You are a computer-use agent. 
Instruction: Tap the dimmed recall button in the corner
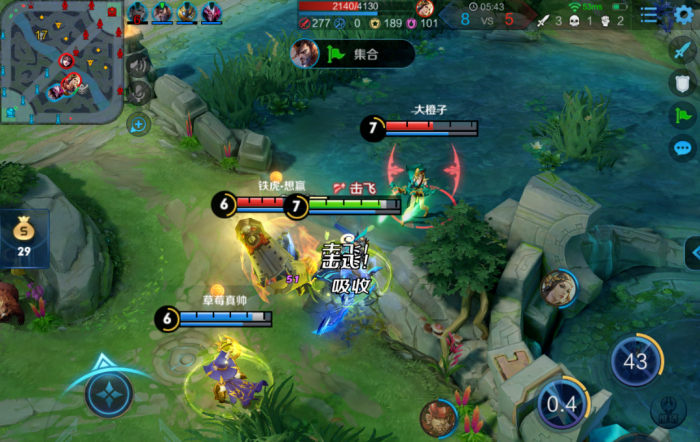point(664,412)
